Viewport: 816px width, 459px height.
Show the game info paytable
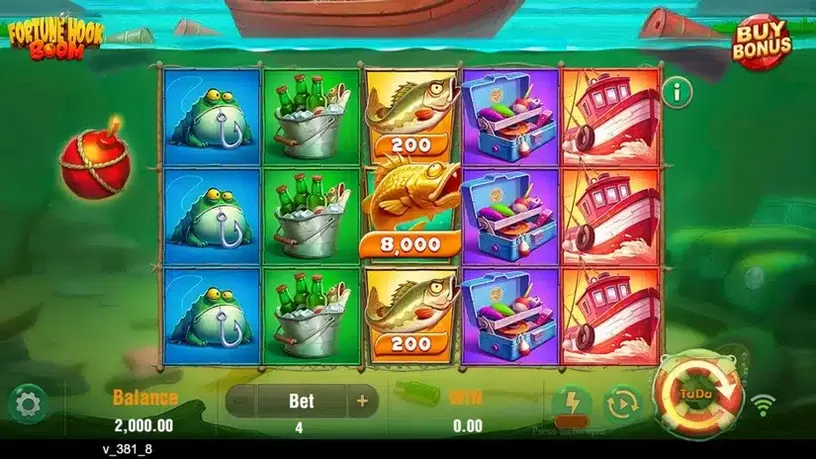(682, 93)
